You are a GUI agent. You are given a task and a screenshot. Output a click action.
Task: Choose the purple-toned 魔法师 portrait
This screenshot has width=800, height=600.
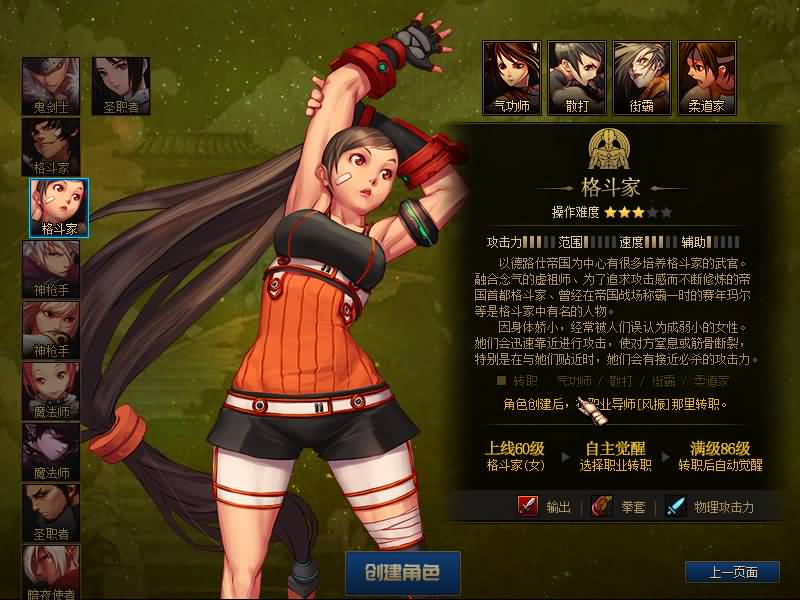coord(51,451)
